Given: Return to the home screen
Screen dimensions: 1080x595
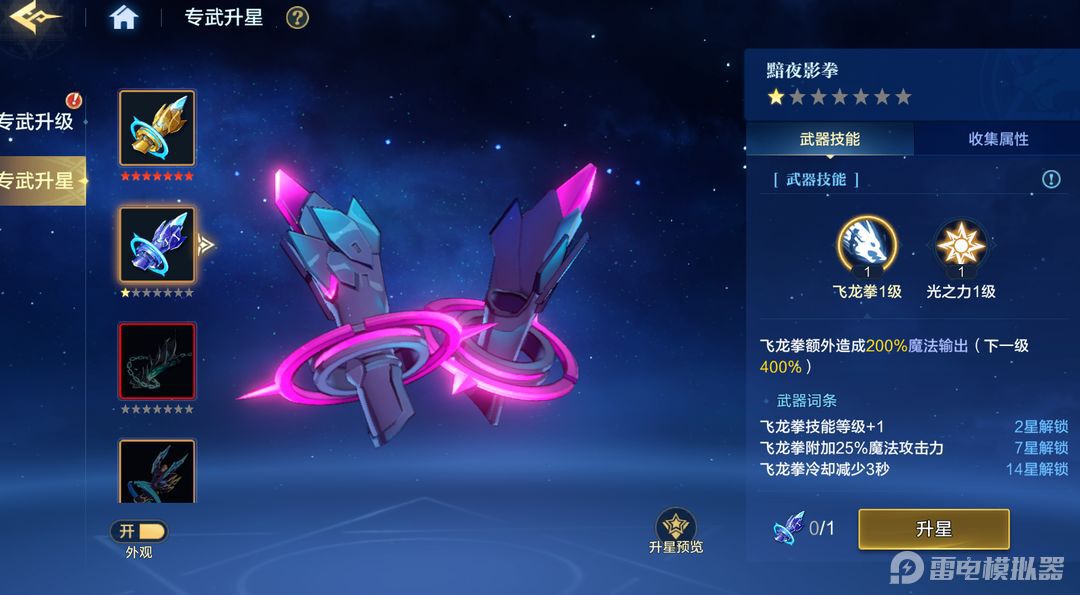Looking at the screenshot, I should click(124, 18).
